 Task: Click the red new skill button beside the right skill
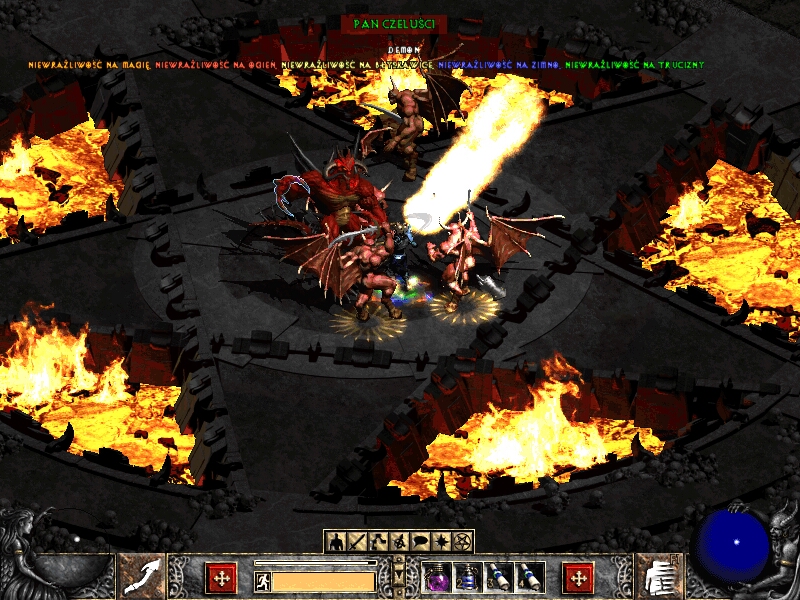pyautogui.click(x=578, y=578)
